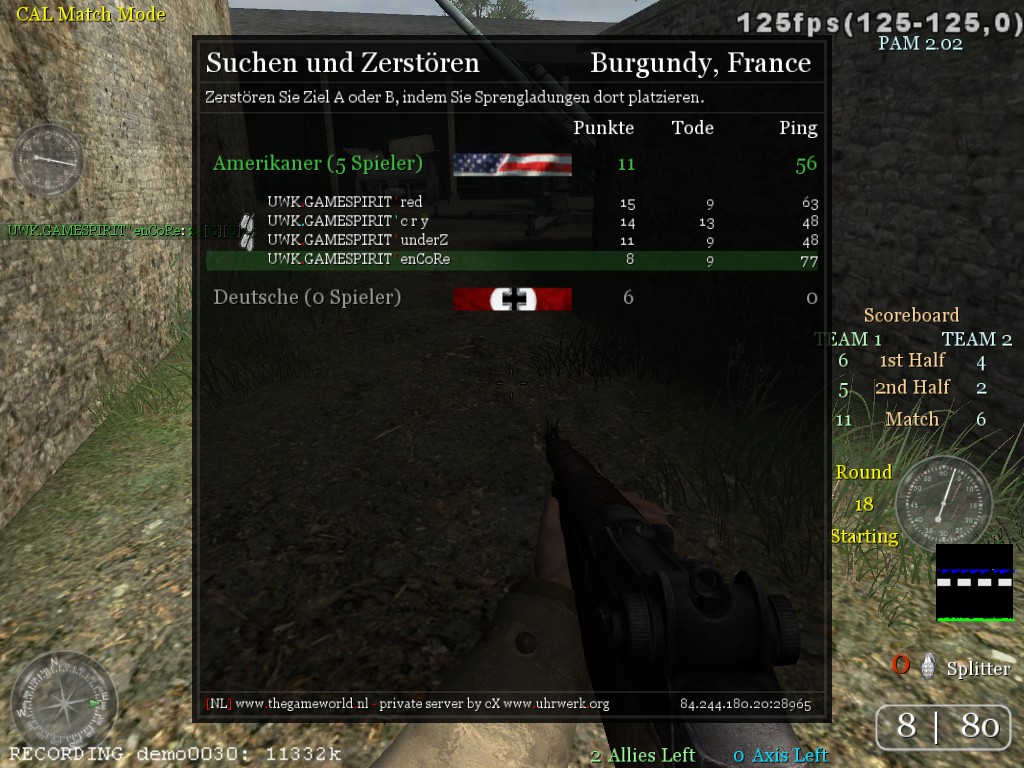Screen dimensions: 1024x768
Task: Click the German cross flag icon
Action: [512, 299]
